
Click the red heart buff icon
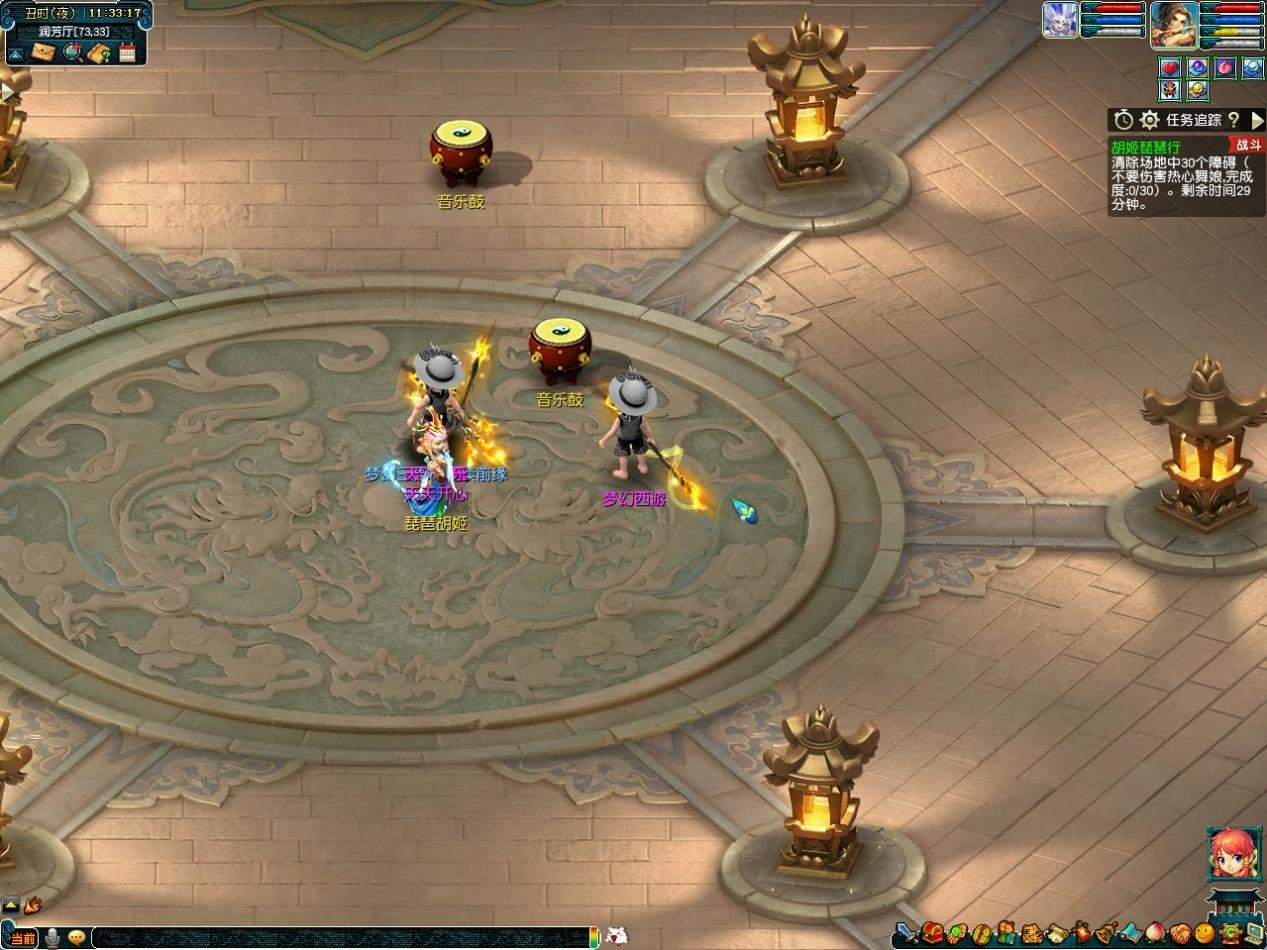tap(1169, 68)
